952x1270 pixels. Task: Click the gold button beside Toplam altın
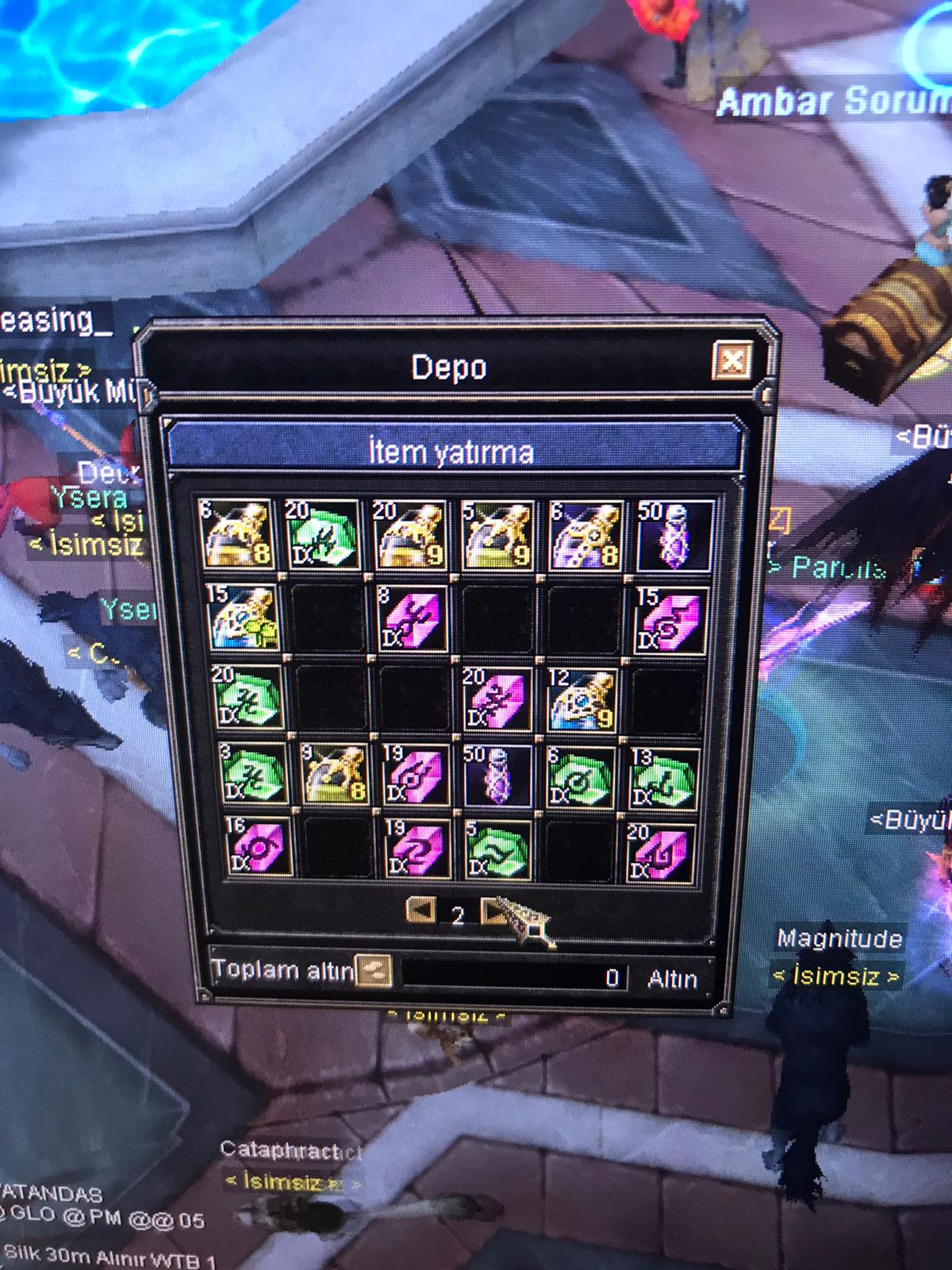point(373,969)
